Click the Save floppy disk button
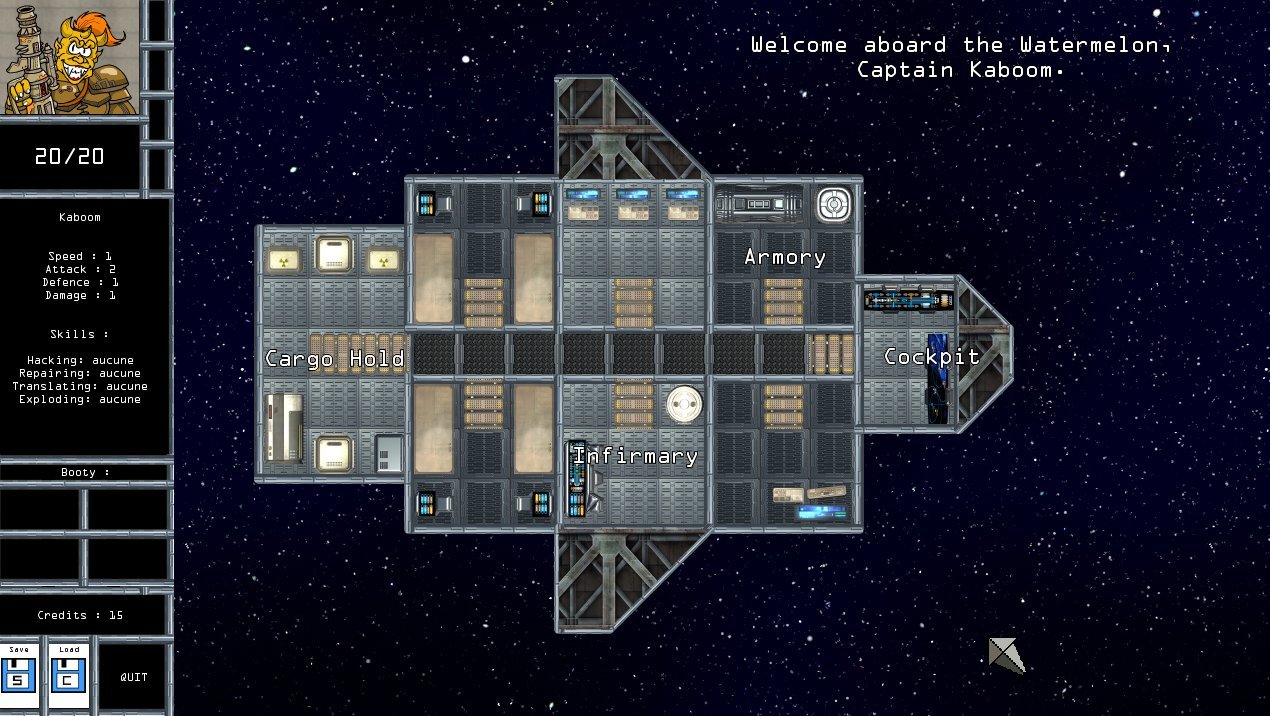The image size is (1270, 716). pos(19,675)
